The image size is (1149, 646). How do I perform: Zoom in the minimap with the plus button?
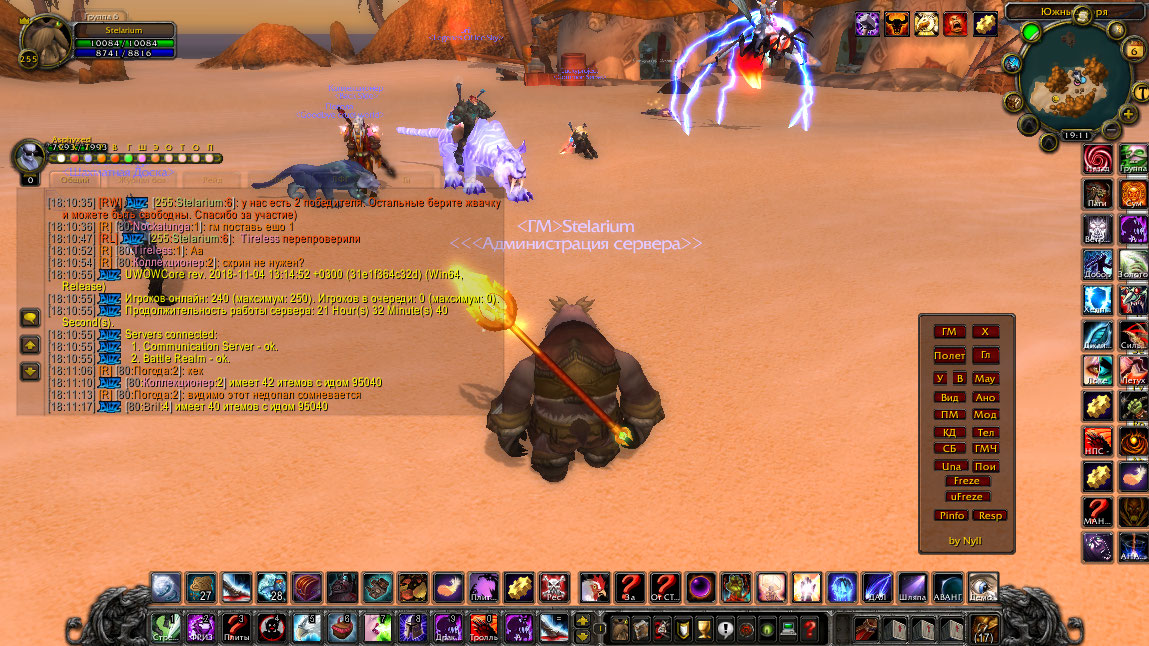[1129, 115]
